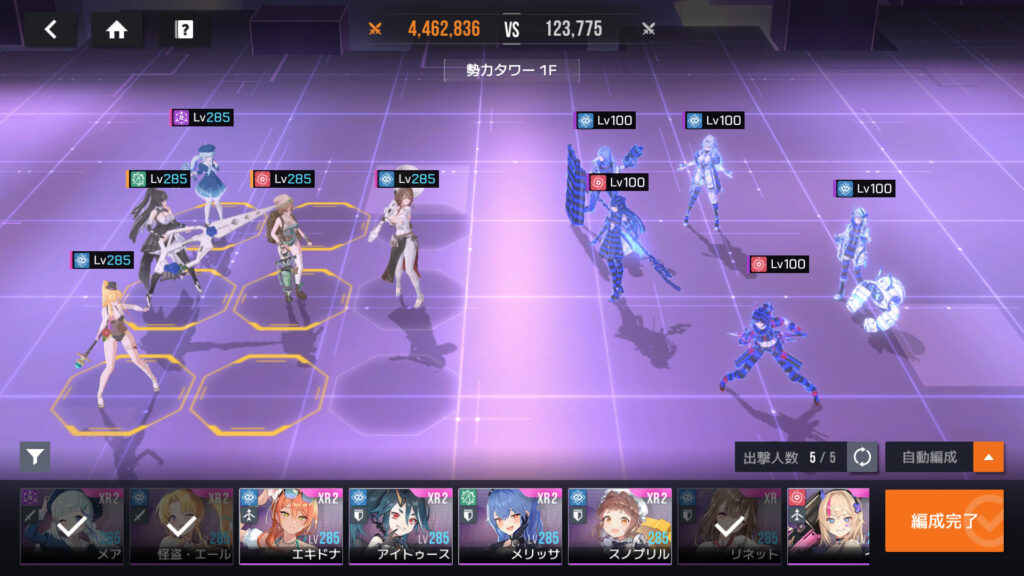Return to the home screen
The width and height of the screenshot is (1024, 576).
(x=117, y=29)
